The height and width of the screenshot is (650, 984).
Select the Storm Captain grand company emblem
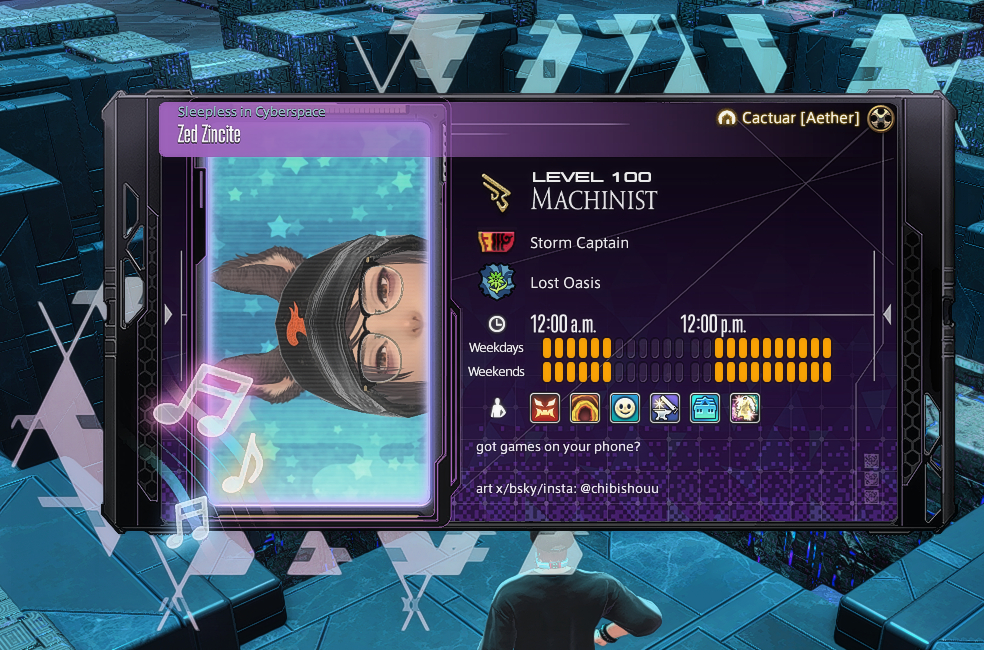(x=496, y=243)
